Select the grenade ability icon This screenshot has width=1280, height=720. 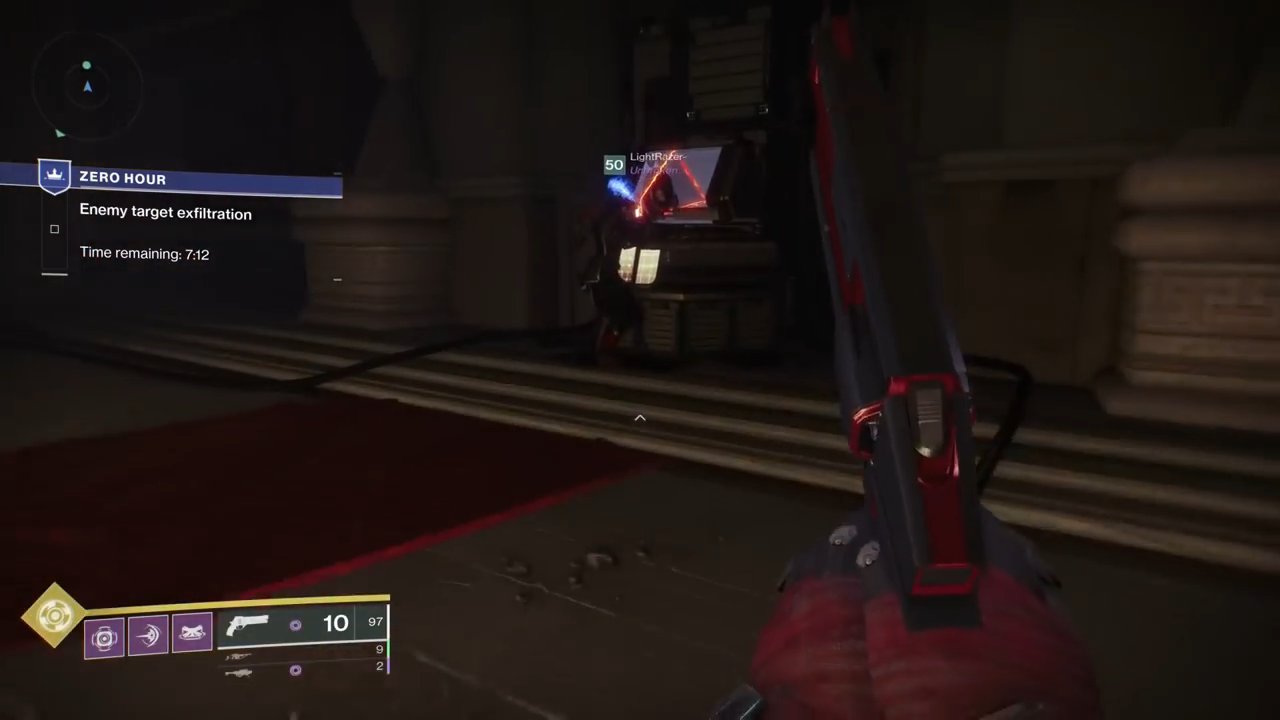104,637
